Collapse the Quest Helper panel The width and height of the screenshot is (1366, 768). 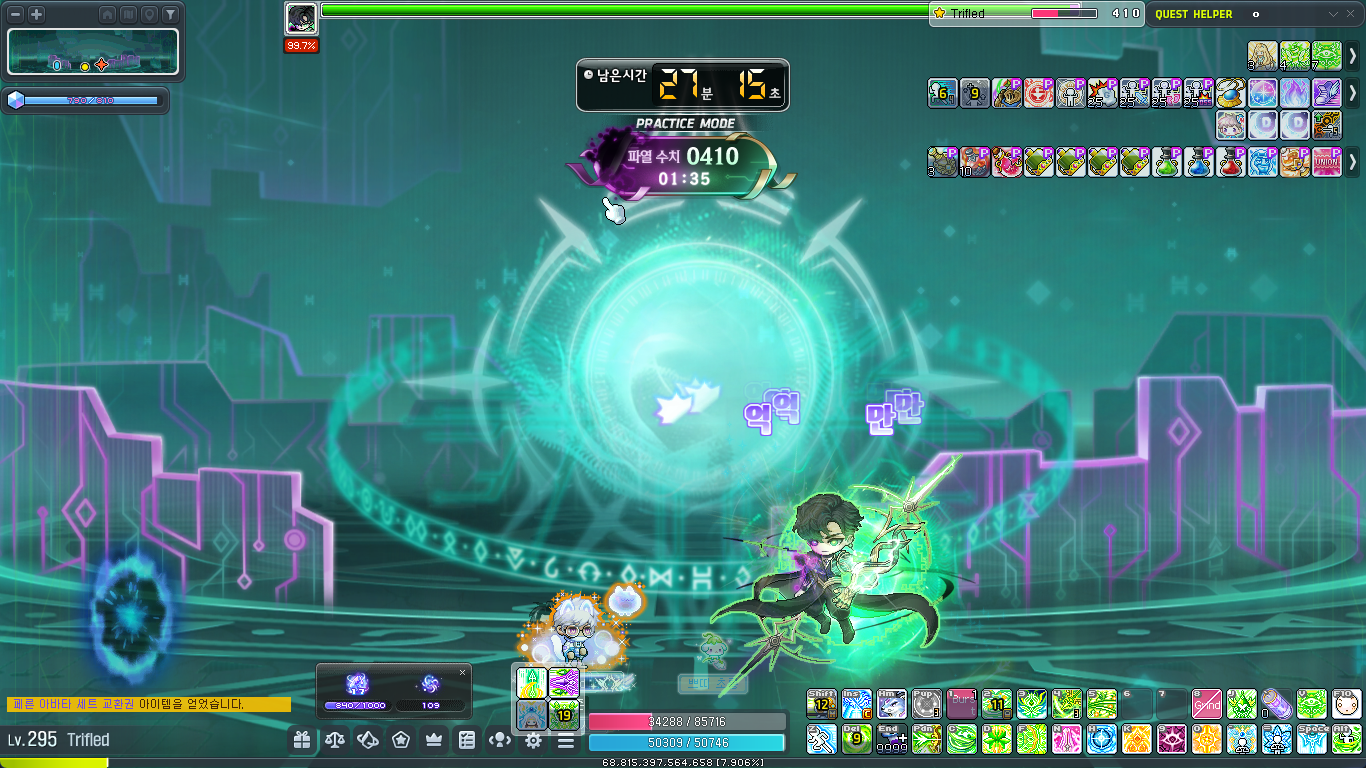pos(1332,14)
